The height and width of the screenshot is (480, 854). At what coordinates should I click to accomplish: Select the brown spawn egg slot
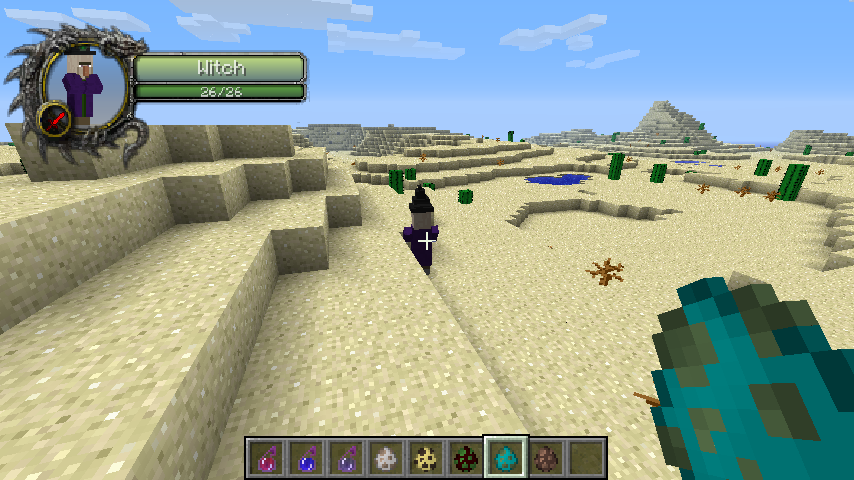pyautogui.click(x=546, y=458)
